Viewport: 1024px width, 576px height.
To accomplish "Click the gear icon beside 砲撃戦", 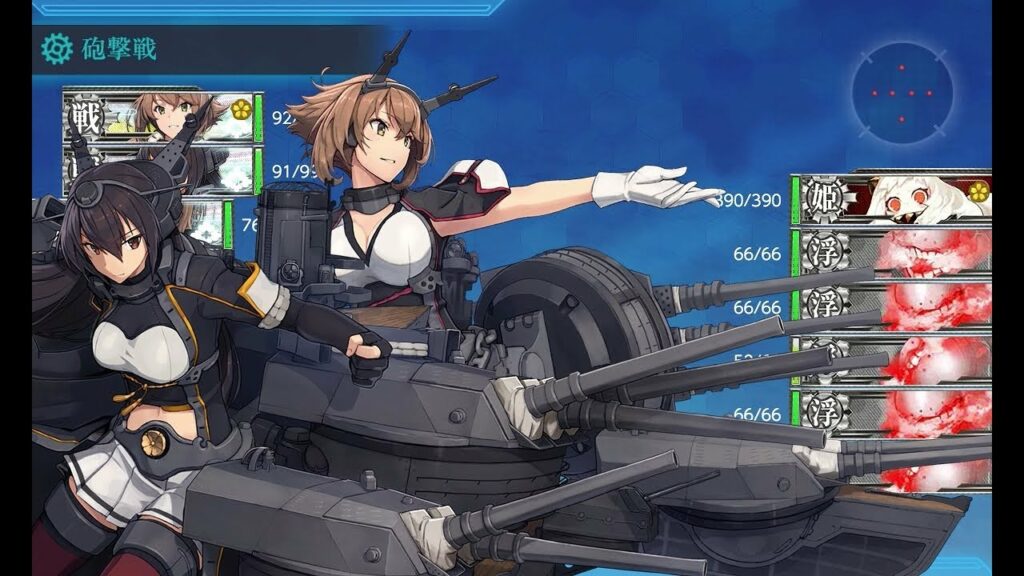I will (x=55, y=48).
